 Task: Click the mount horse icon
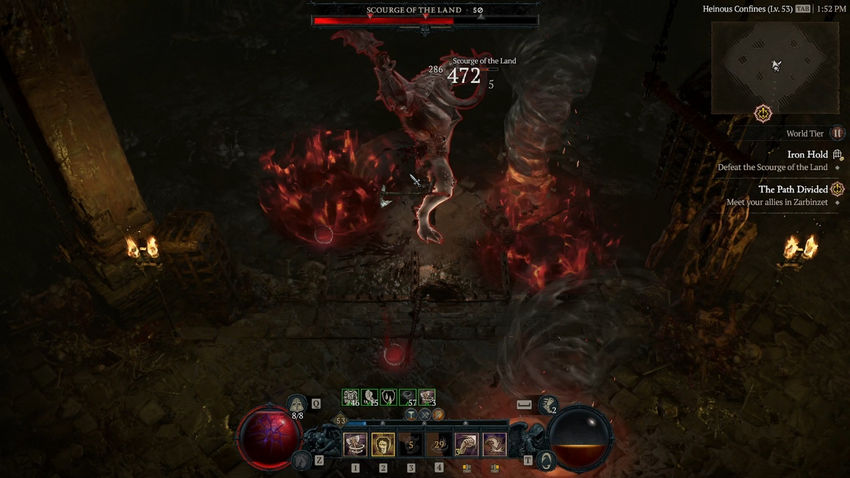click(300, 460)
